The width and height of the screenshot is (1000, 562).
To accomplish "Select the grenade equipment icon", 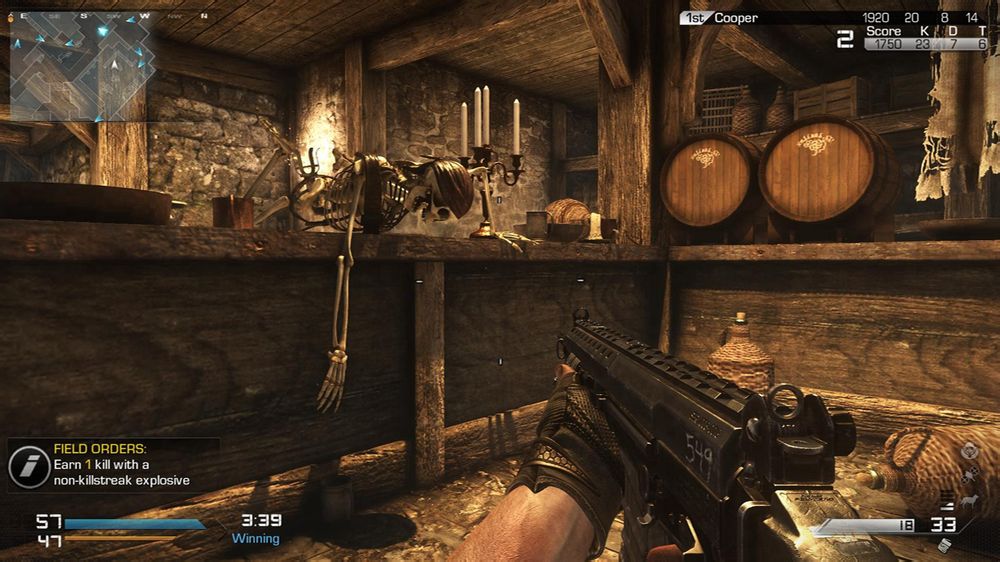I will 943,546.
